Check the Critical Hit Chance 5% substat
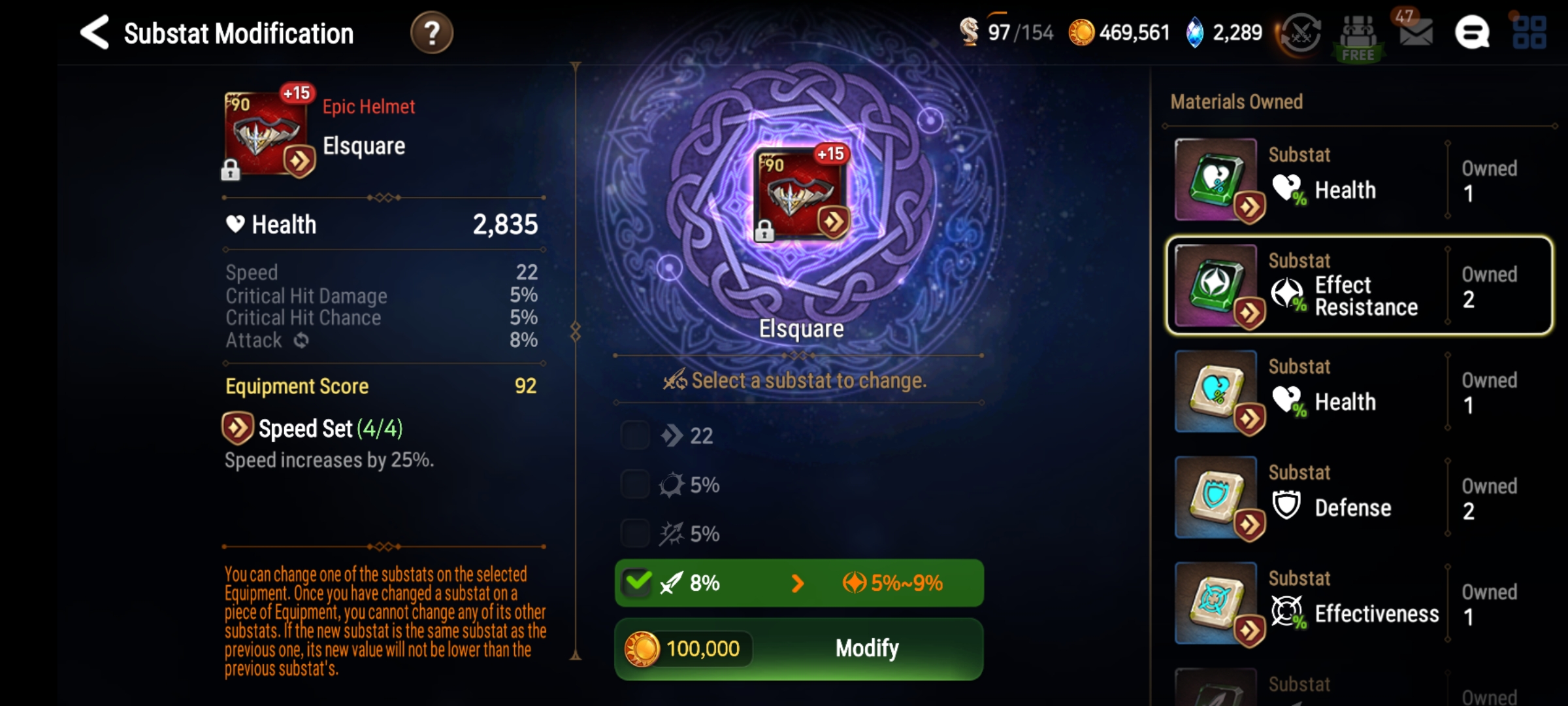Screen dimensions: 1568x706 (x=635, y=533)
